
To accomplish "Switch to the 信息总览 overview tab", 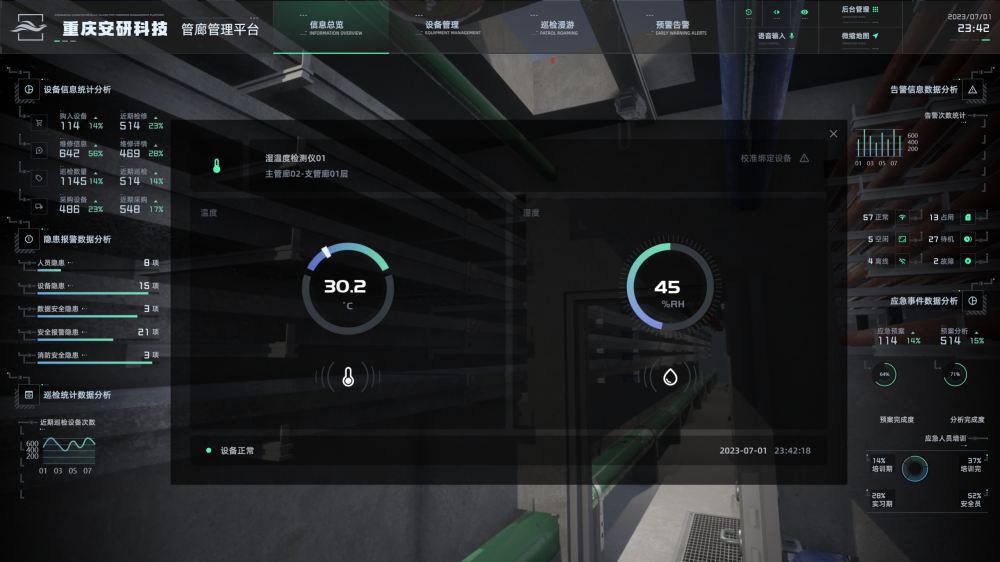I will pyautogui.click(x=328, y=27).
